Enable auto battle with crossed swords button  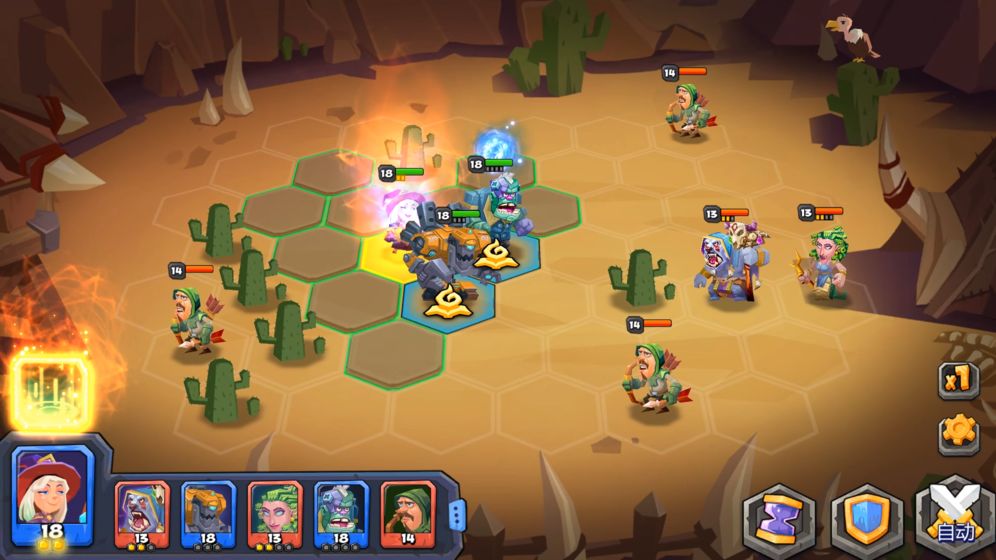(x=953, y=519)
